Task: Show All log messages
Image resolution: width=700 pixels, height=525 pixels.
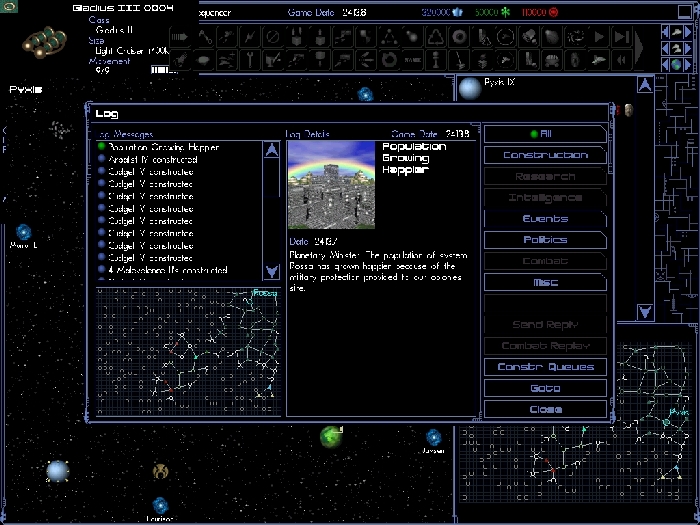Action: tap(545, 134)
